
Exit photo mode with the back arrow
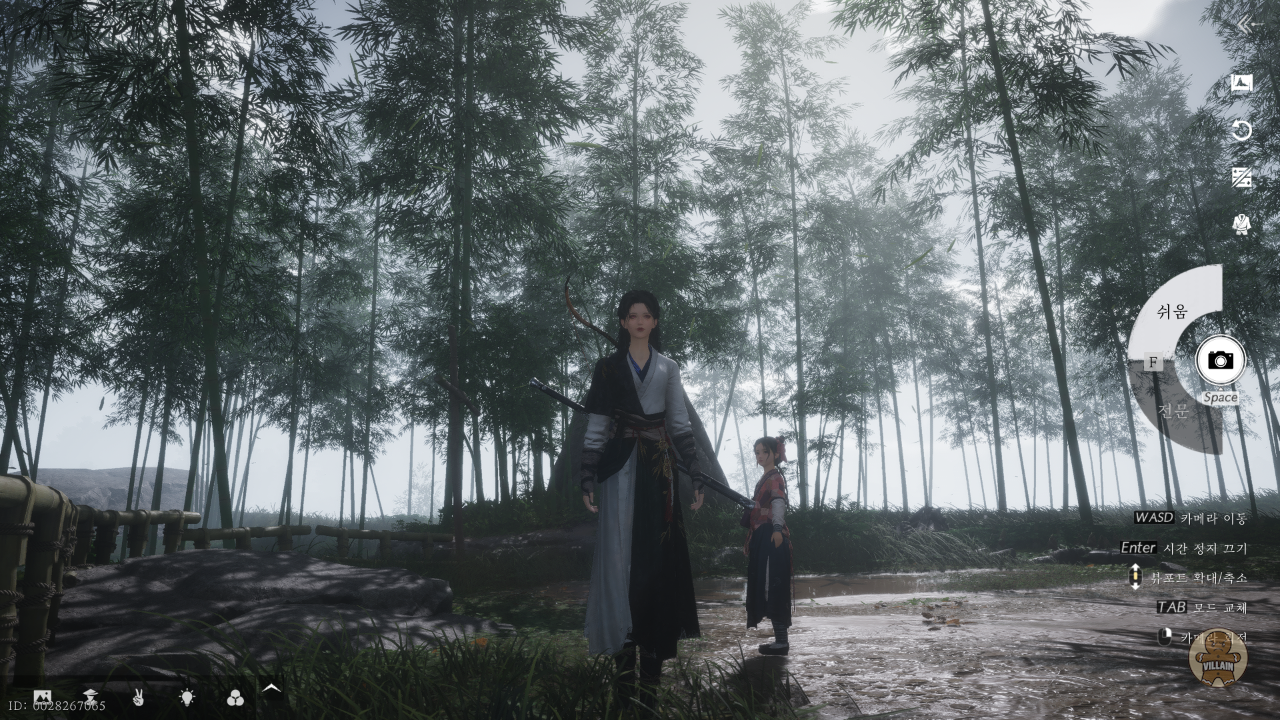pos(1246,25)
